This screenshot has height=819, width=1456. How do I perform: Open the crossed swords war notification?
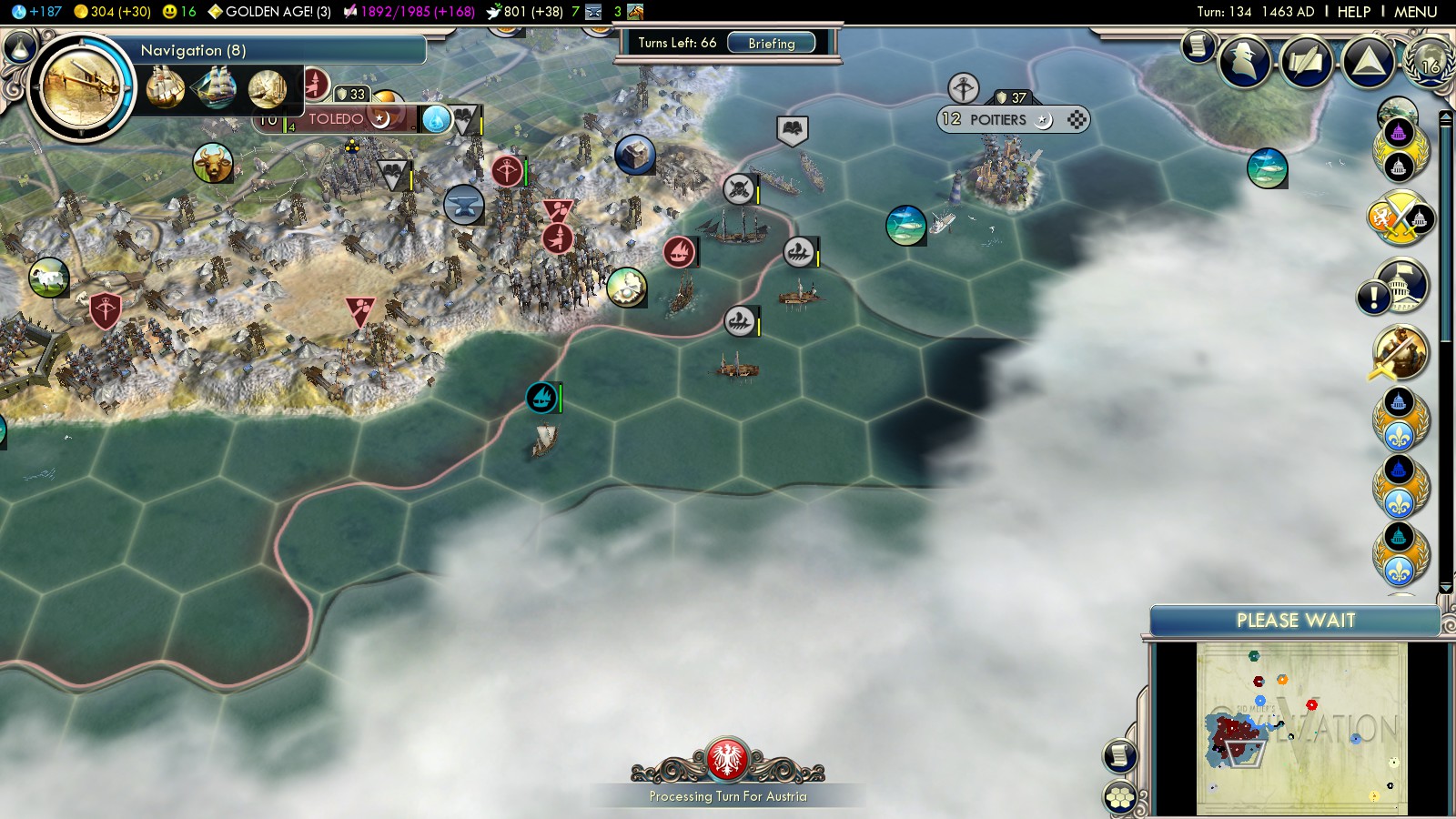pyautogui.click(x=1400, y=218)
